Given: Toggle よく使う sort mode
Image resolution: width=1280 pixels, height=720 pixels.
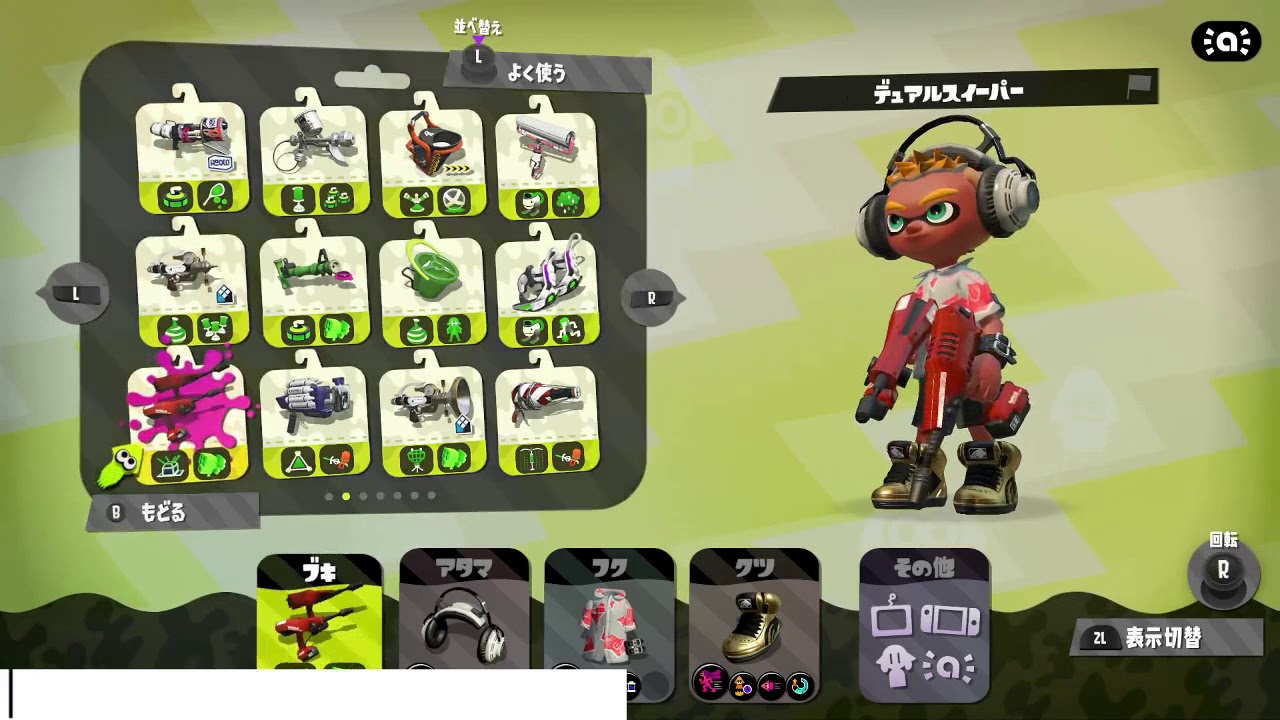Looking at the screenshot, I should (535, 72).
